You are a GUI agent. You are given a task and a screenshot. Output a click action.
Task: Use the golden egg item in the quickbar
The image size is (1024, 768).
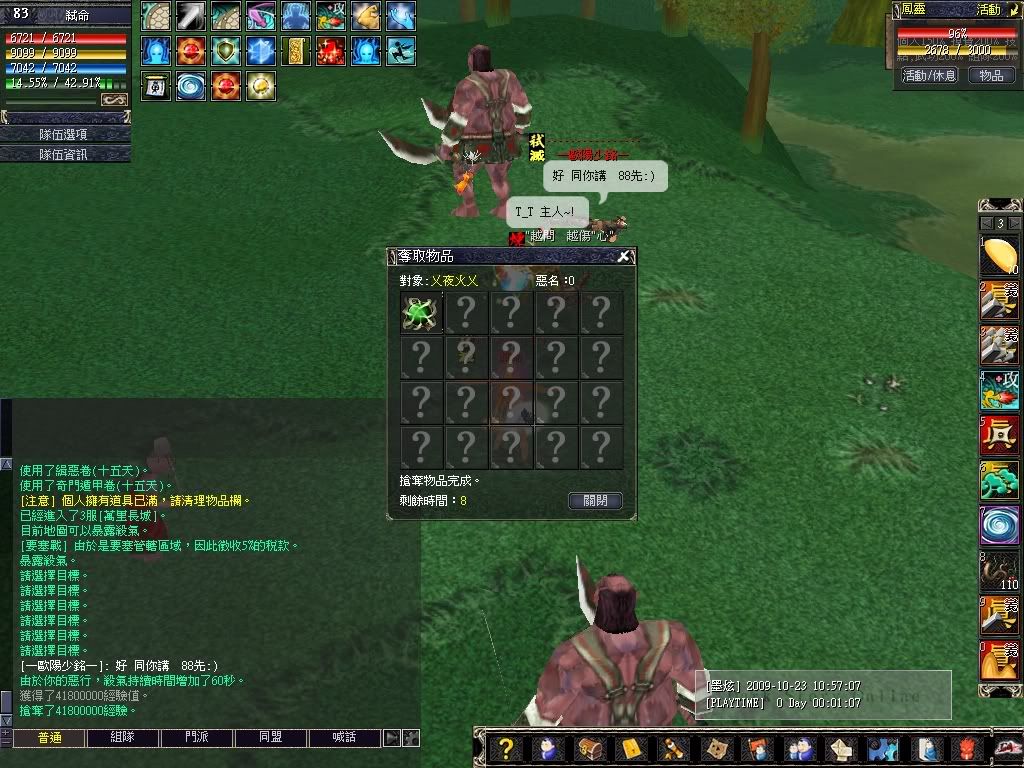click(x=997, y=256)
